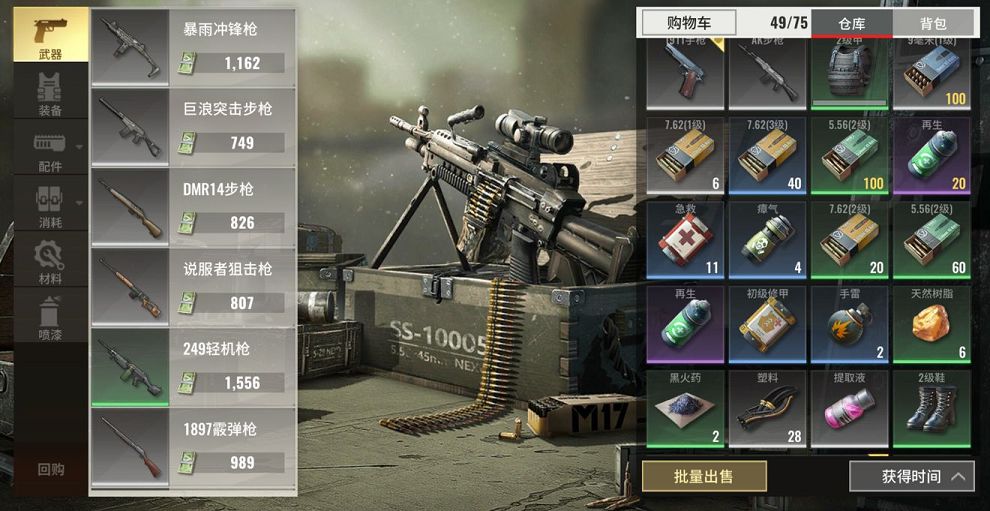The height and width of the screenshot is (511, 990).
Task: Switch to the 武器 weapons category
Action: [49, 36]
